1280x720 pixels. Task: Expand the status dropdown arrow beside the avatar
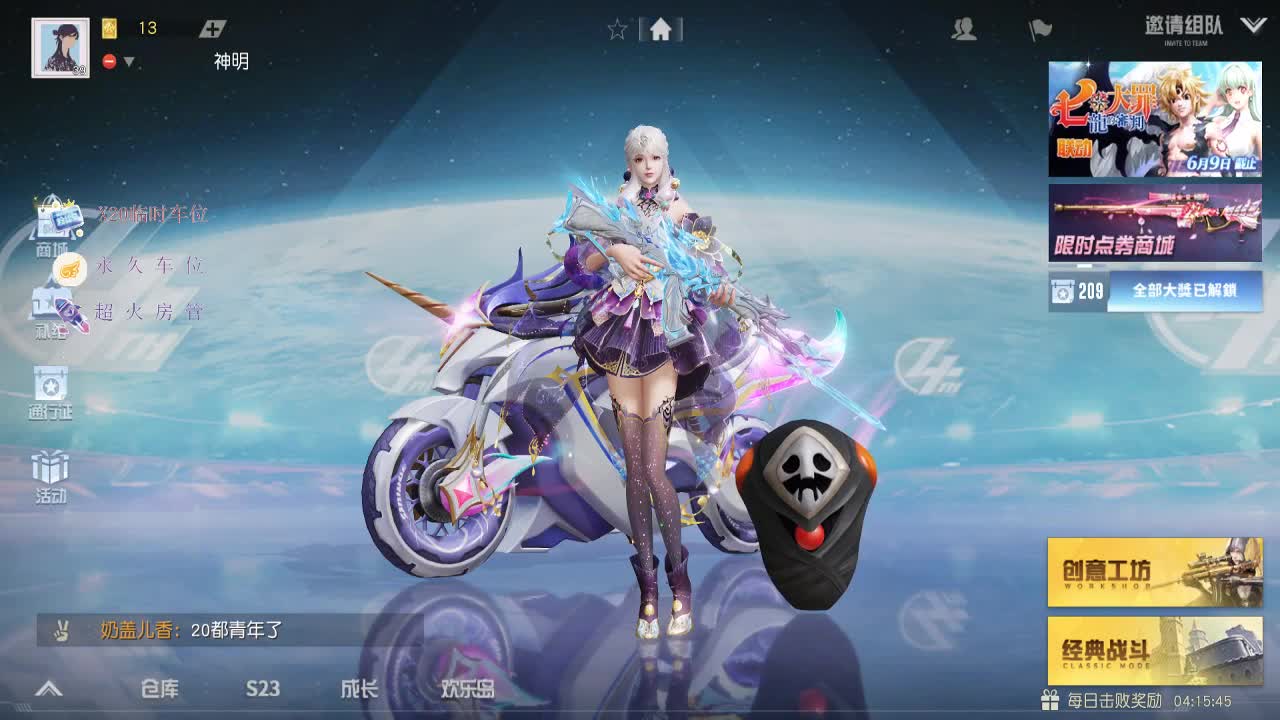pos(128,60)
